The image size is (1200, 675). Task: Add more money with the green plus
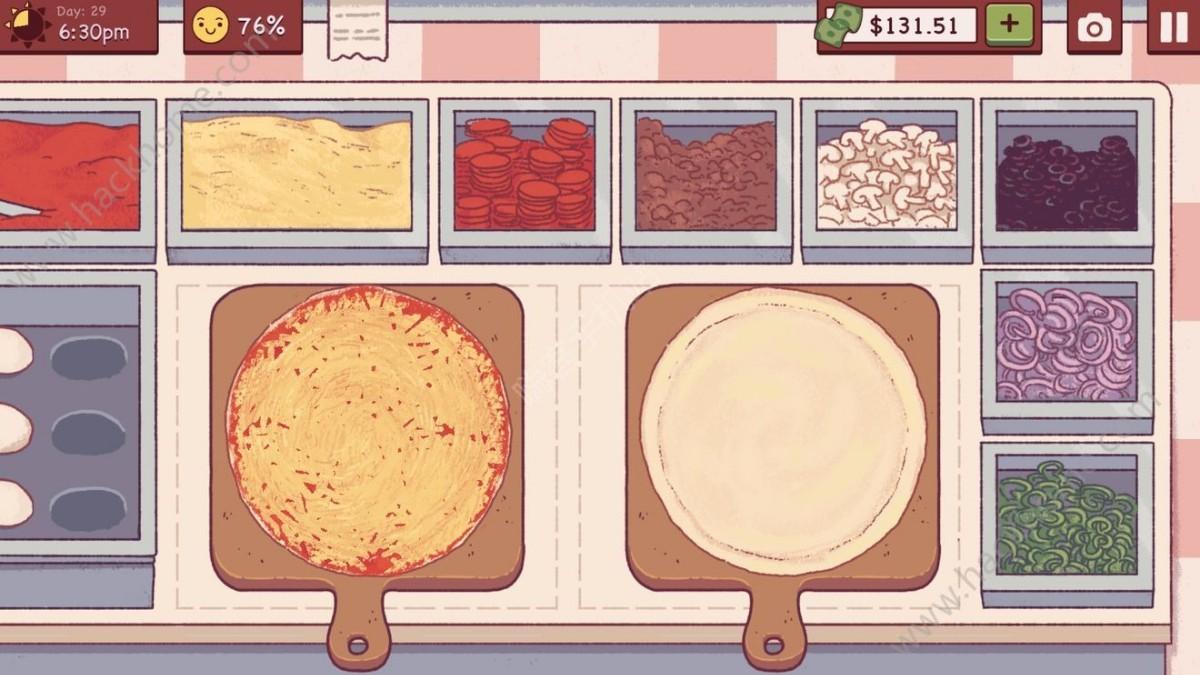tap(1010, 25)
